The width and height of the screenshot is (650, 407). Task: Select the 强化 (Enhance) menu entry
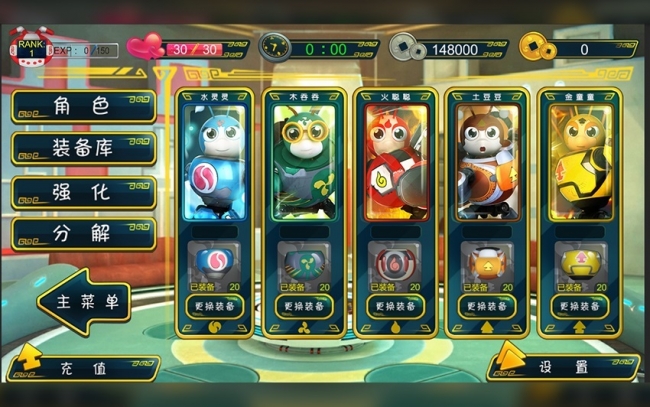click(x=84, y=192)
